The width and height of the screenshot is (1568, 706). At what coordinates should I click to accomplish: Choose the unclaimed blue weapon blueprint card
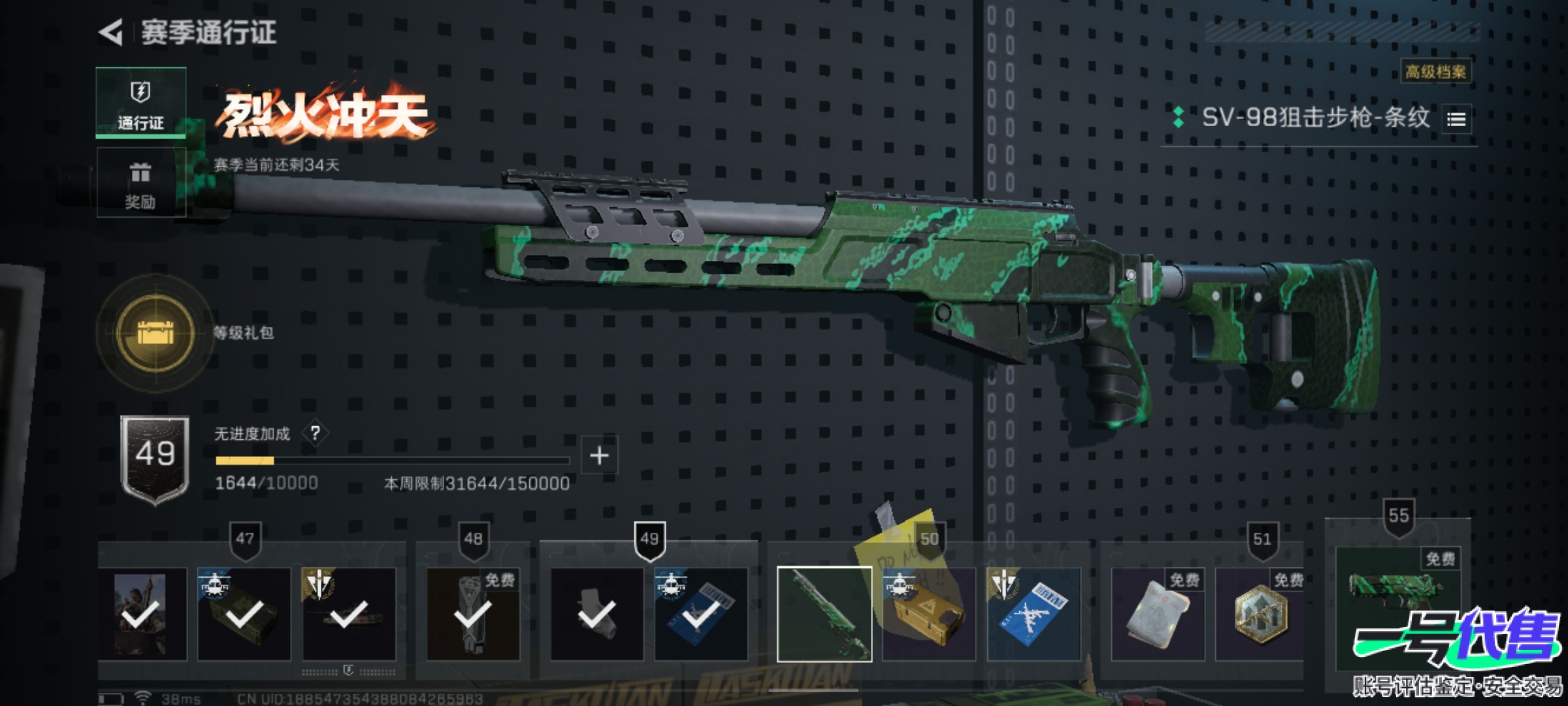[1033, 614]
